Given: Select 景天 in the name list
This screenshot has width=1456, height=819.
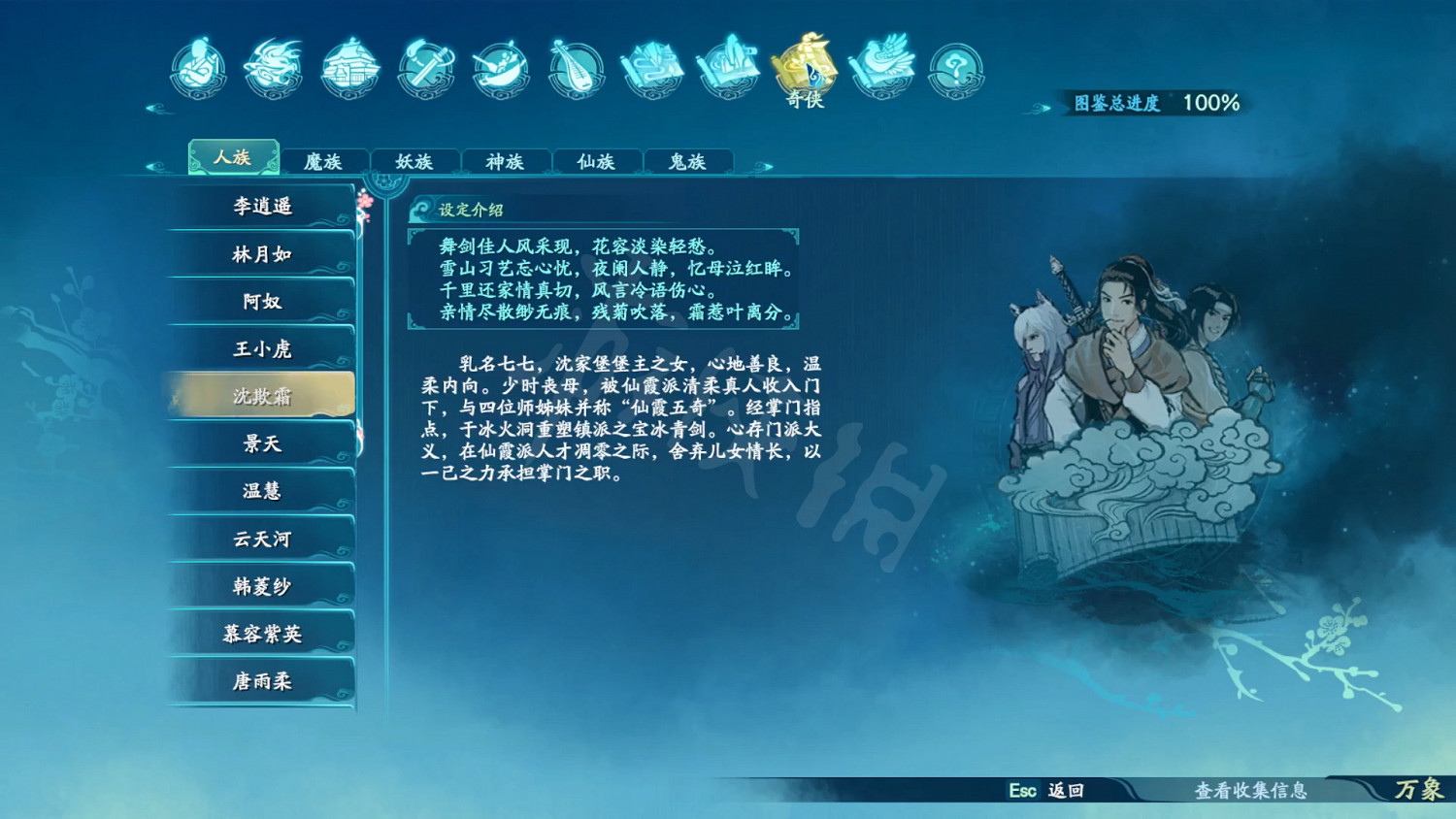Looking at the screenshot, I should 260,443.
